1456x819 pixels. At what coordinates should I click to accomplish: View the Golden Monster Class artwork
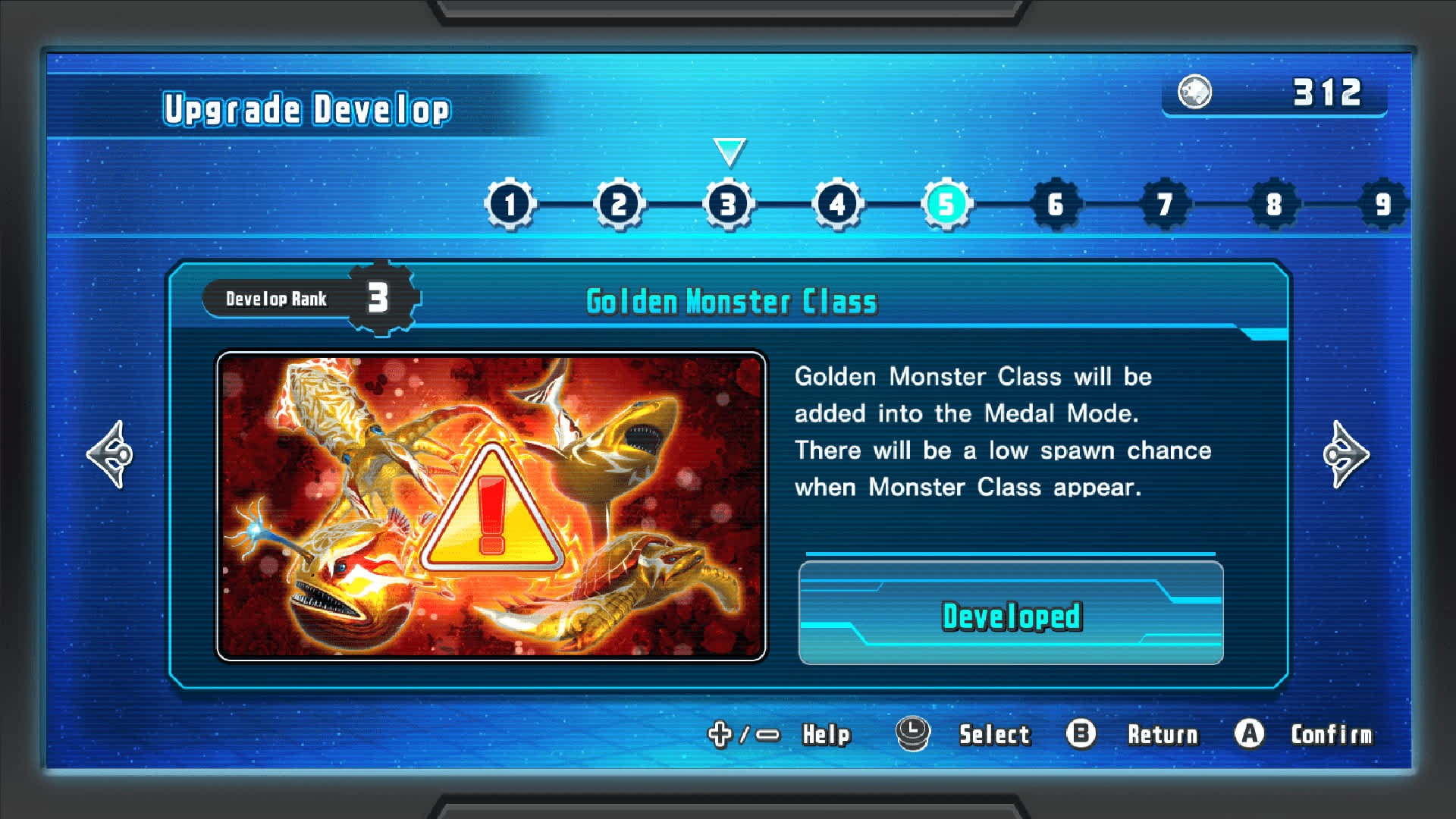click(x=491, y=506)
